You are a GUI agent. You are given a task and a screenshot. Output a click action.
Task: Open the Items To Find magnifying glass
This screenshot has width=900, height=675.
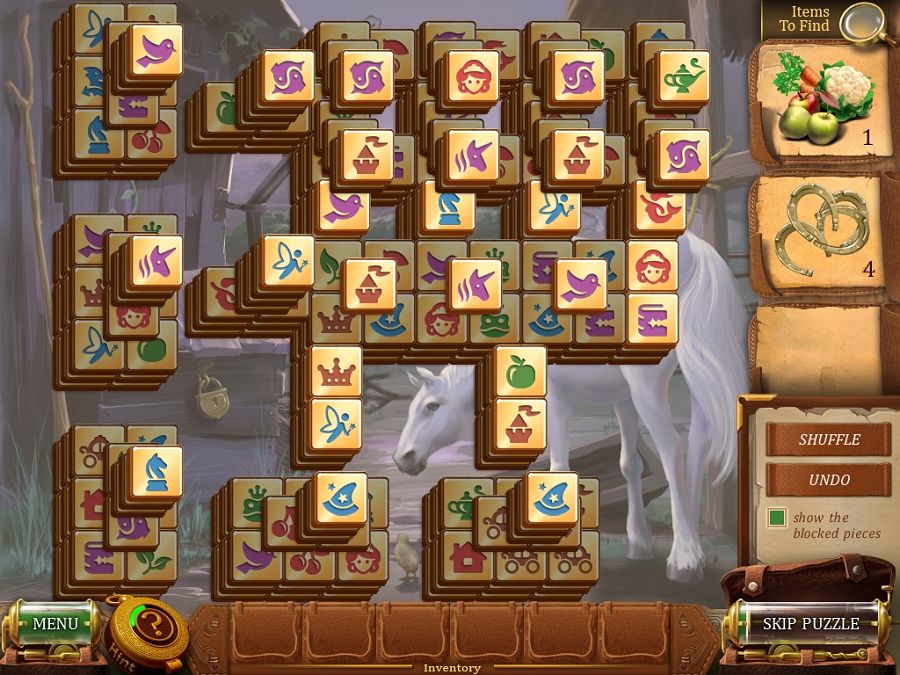click(x=863, y=22)
